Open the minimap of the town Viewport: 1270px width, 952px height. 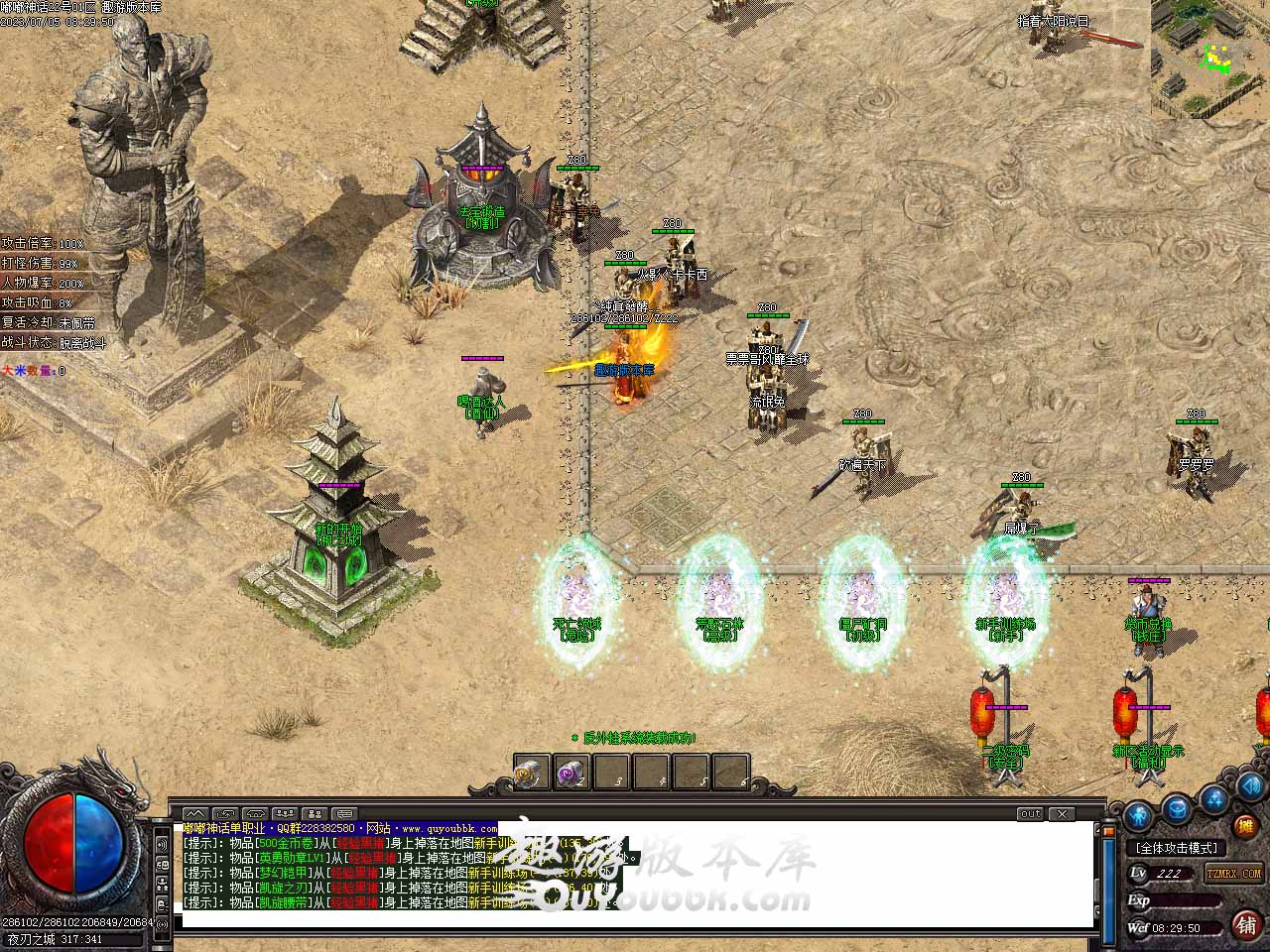coord(1210,58)
